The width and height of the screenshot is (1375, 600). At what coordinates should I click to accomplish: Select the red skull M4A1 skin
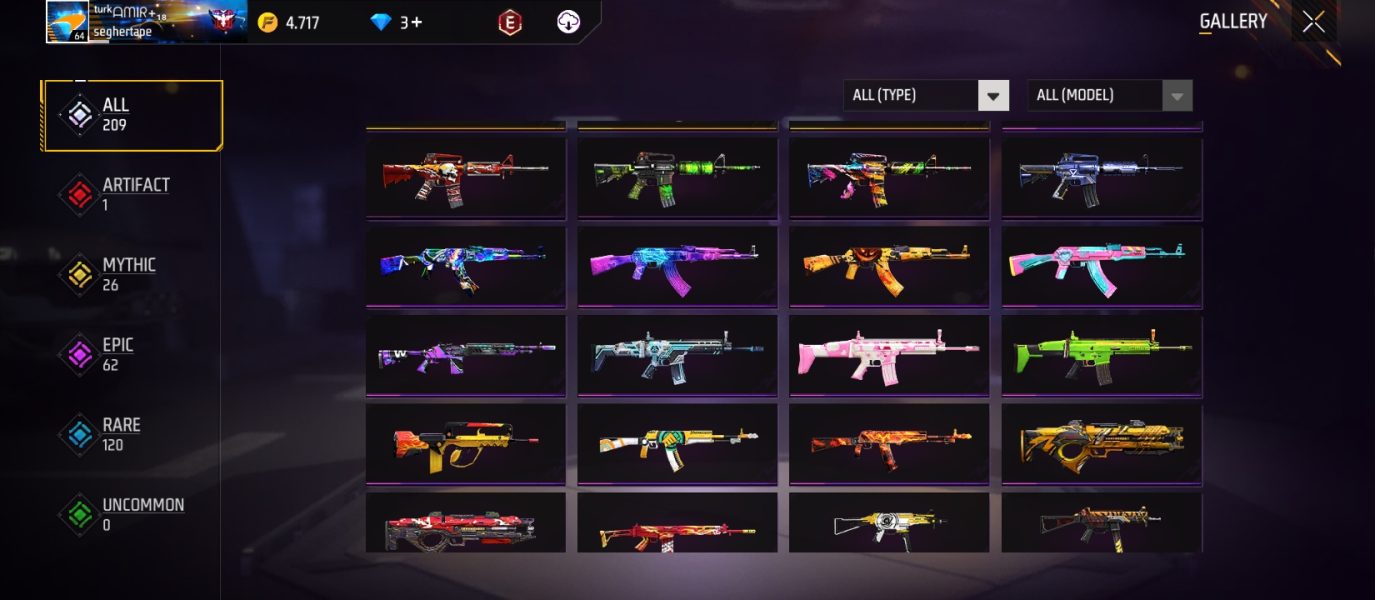pyautogui.click(x=465, y=176)
